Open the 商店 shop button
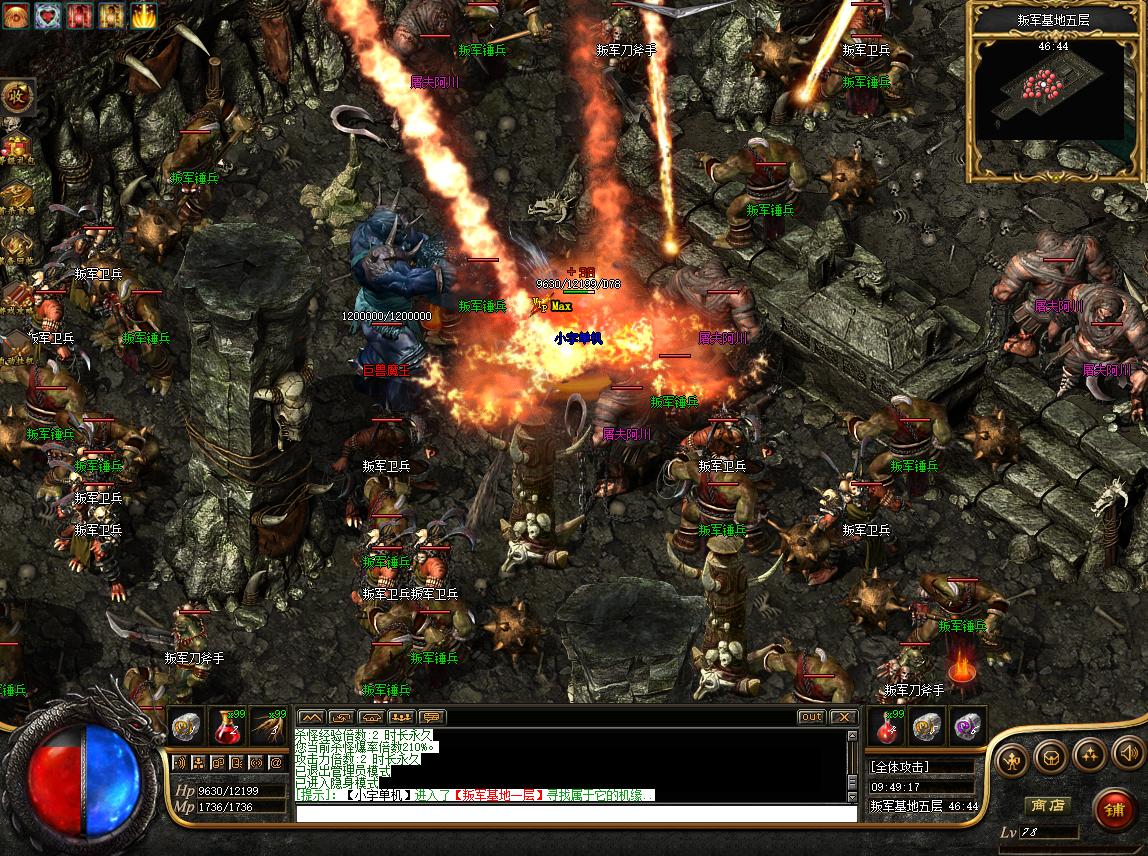Viewport: 1148px width, 856px height. click(1046, 805)
